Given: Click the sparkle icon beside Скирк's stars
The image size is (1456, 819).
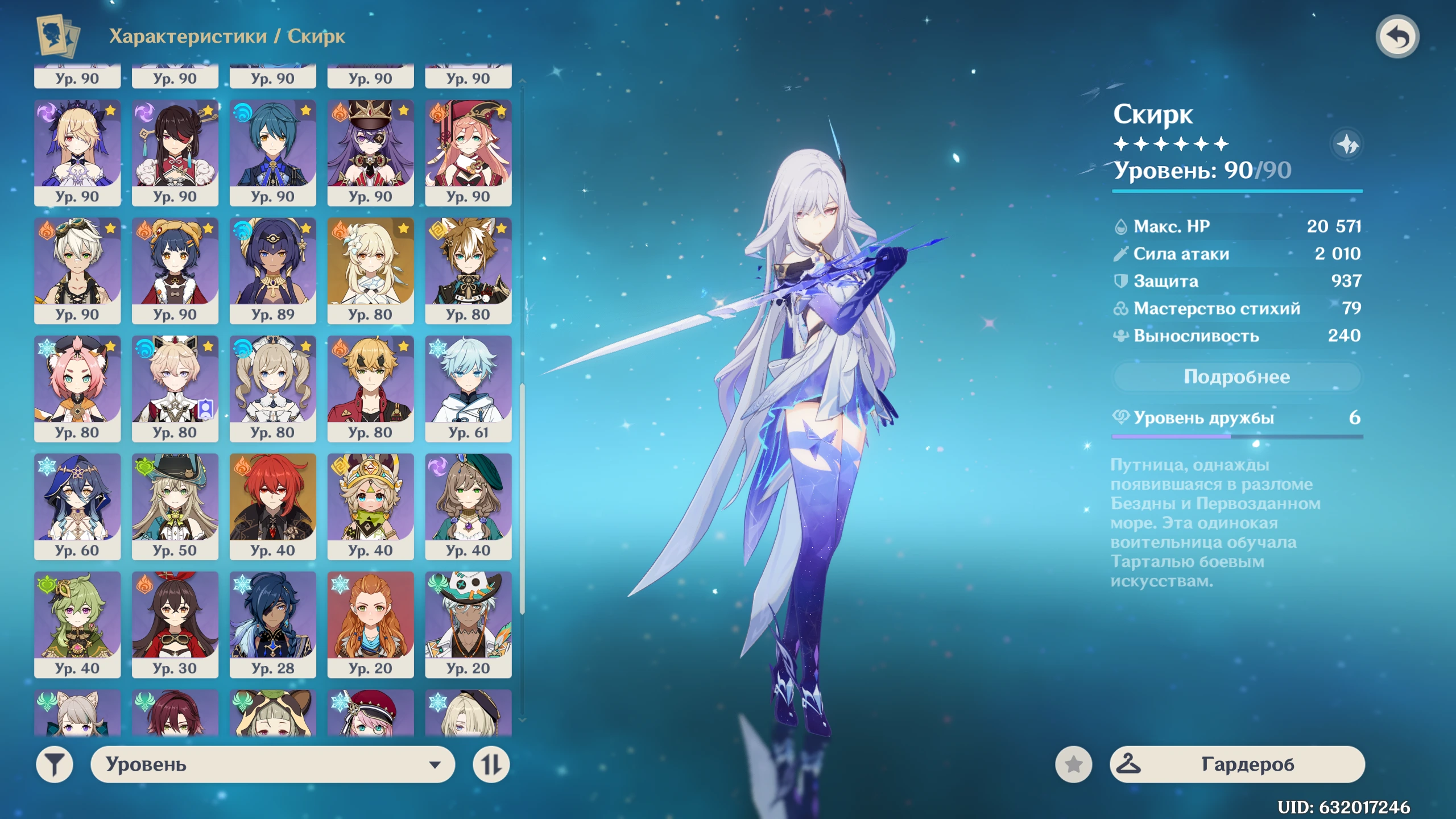Looking at the screenshot, I should (x=1347, y=144).
